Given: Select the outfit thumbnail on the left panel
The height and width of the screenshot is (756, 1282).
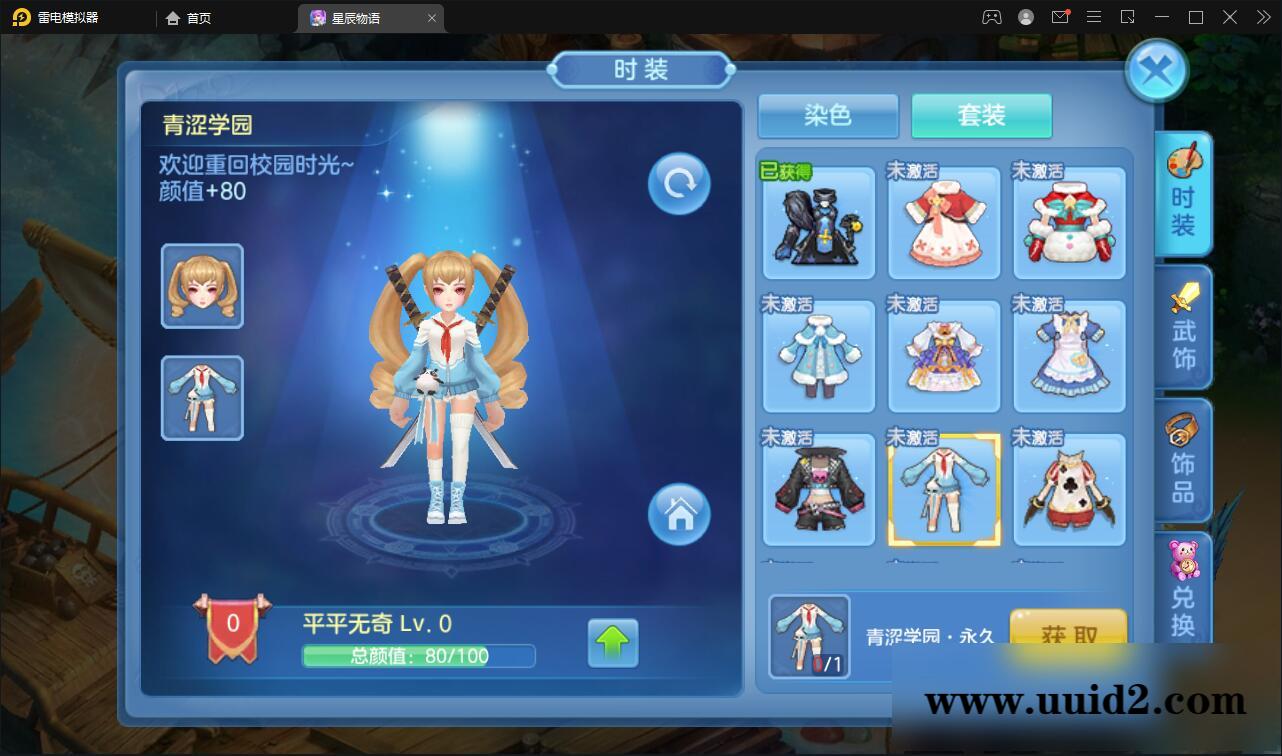Looking at the screenshot, I should click(202, 397).
